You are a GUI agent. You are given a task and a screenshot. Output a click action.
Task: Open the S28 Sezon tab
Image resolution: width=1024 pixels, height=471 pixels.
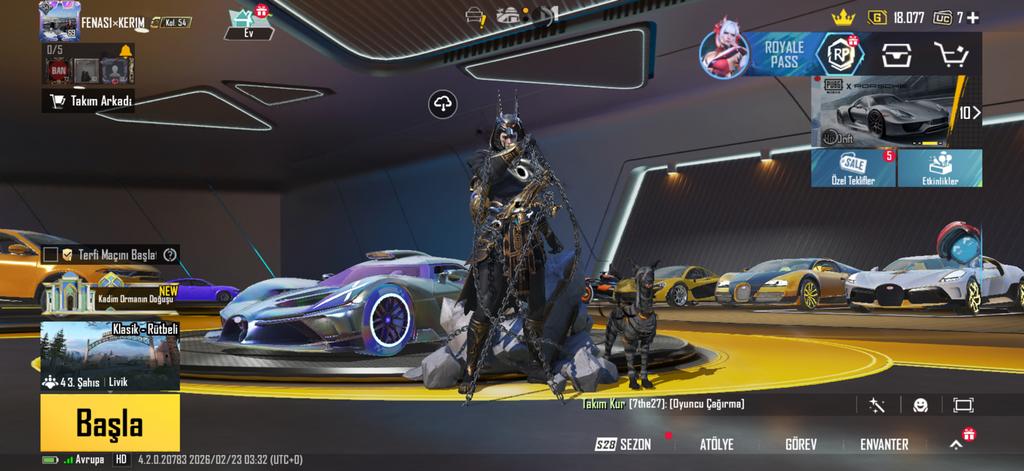pos(623,444)
